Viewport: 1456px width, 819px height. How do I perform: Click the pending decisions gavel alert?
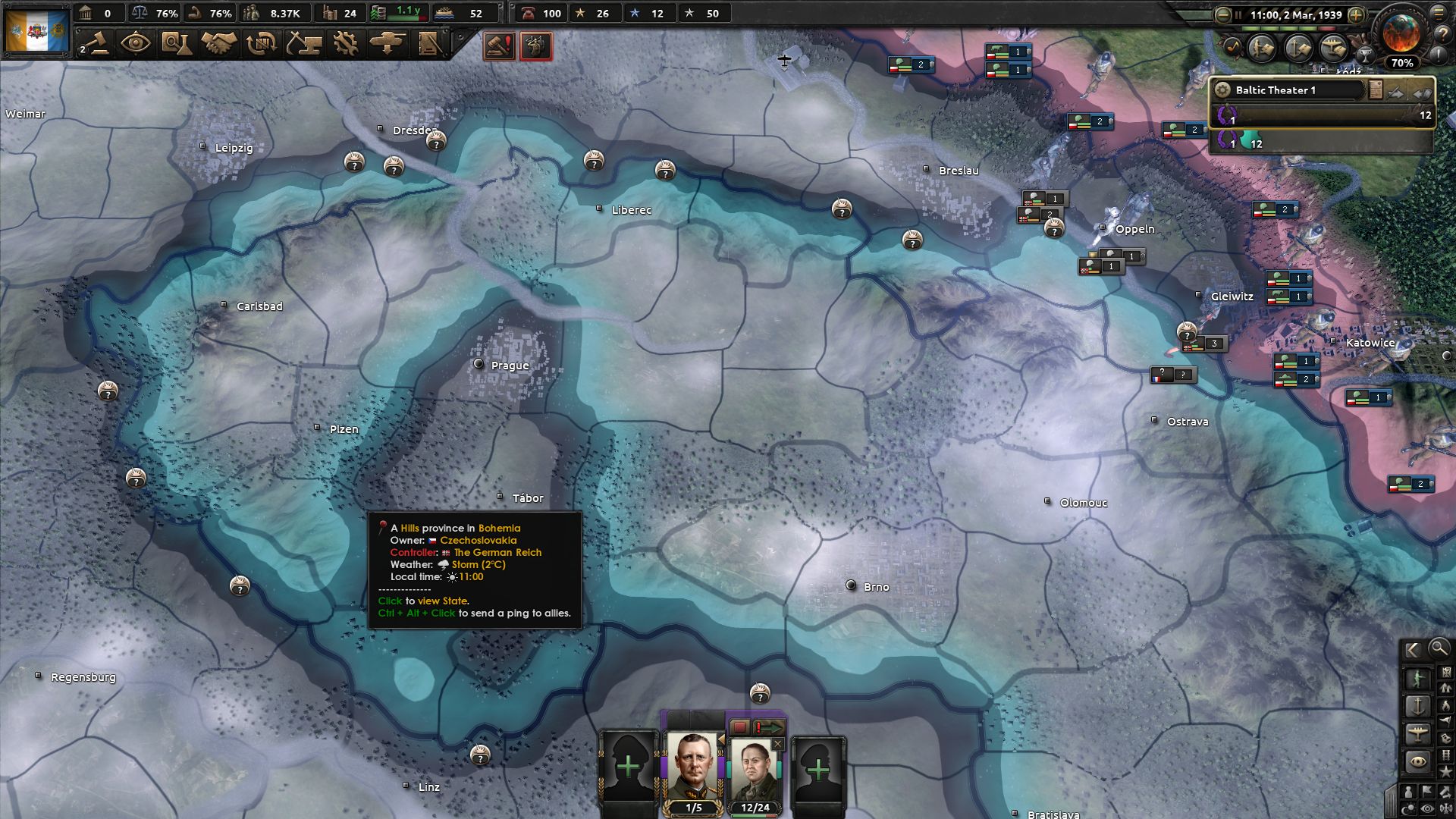pyautogui.click(x=498, y=45)
